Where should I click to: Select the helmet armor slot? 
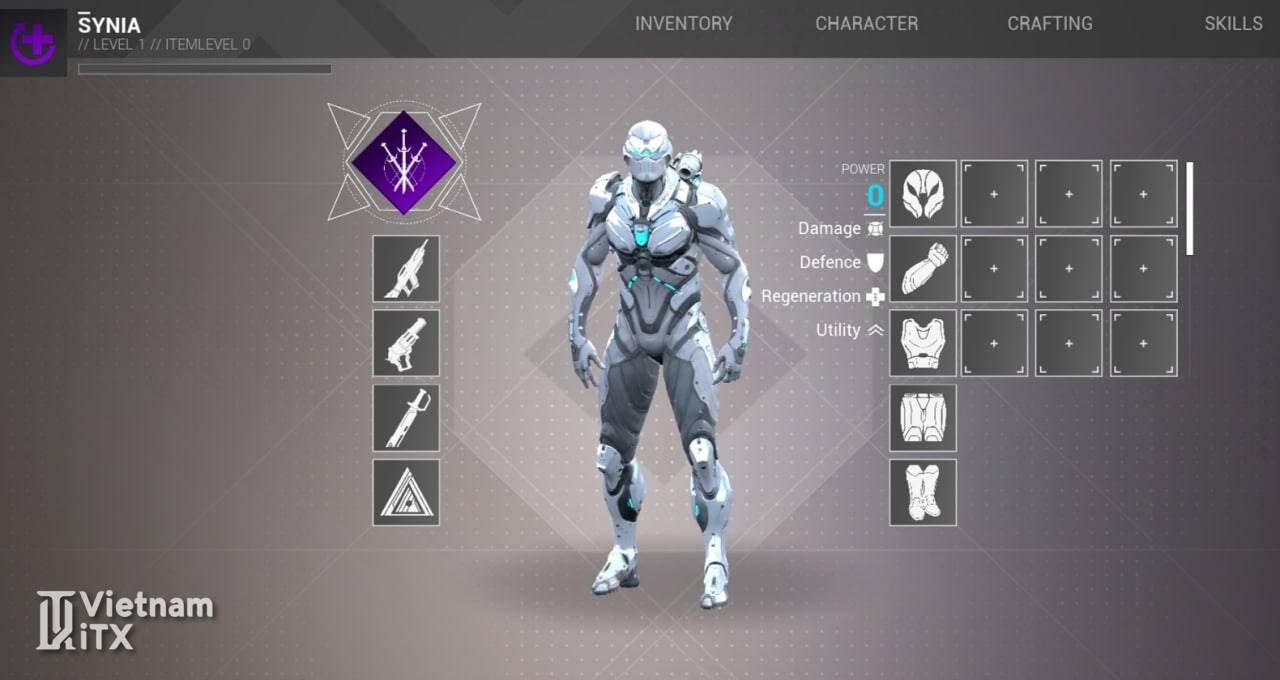pyautogui.click(x=923, y=194)
